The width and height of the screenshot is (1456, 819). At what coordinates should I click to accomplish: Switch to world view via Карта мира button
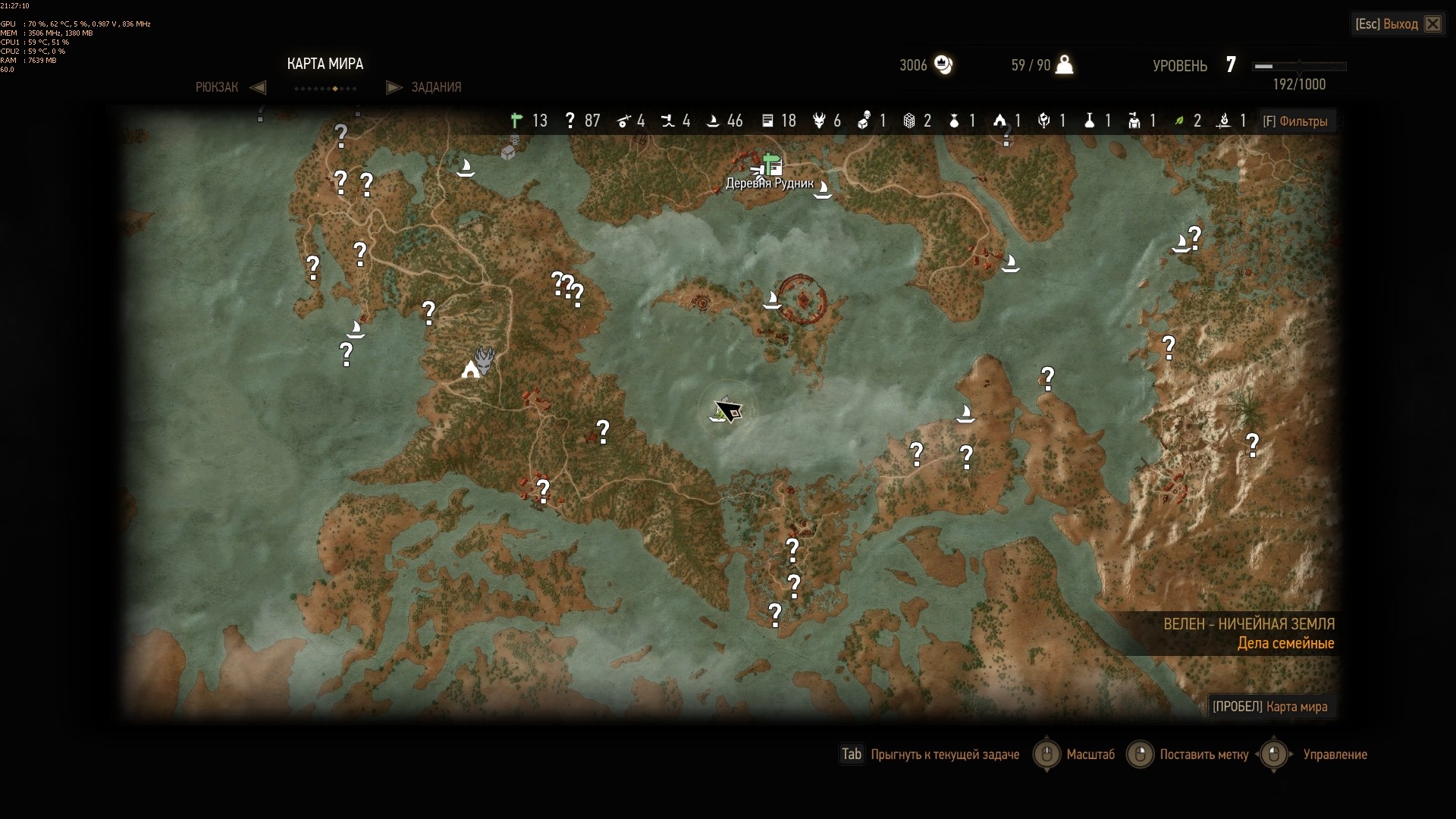1270,707
